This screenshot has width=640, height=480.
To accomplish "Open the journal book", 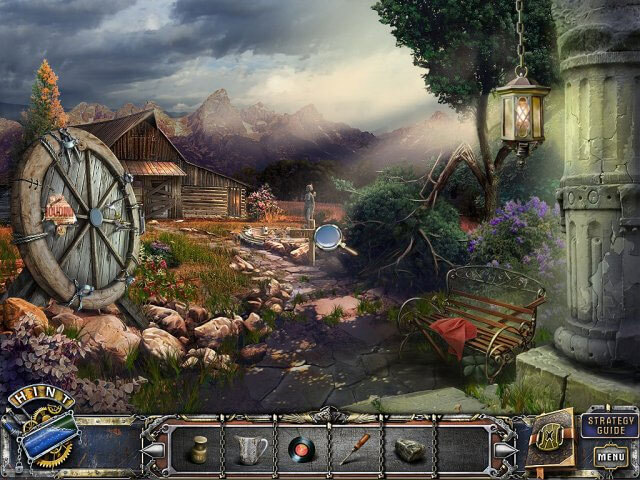I will (552, 437).
